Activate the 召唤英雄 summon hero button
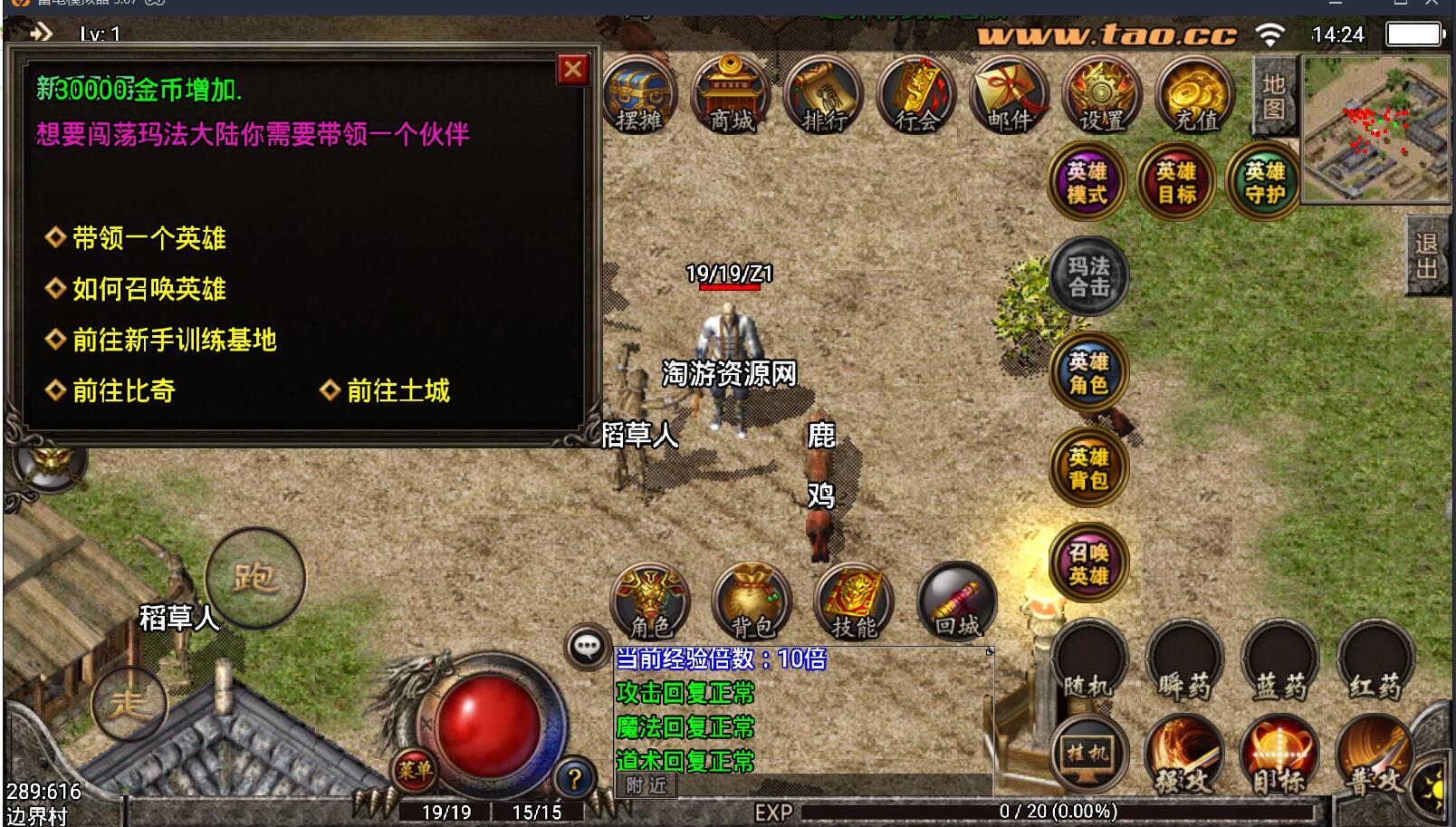1456x827 pixels. pyautogui.click(x=1088, y=563)
